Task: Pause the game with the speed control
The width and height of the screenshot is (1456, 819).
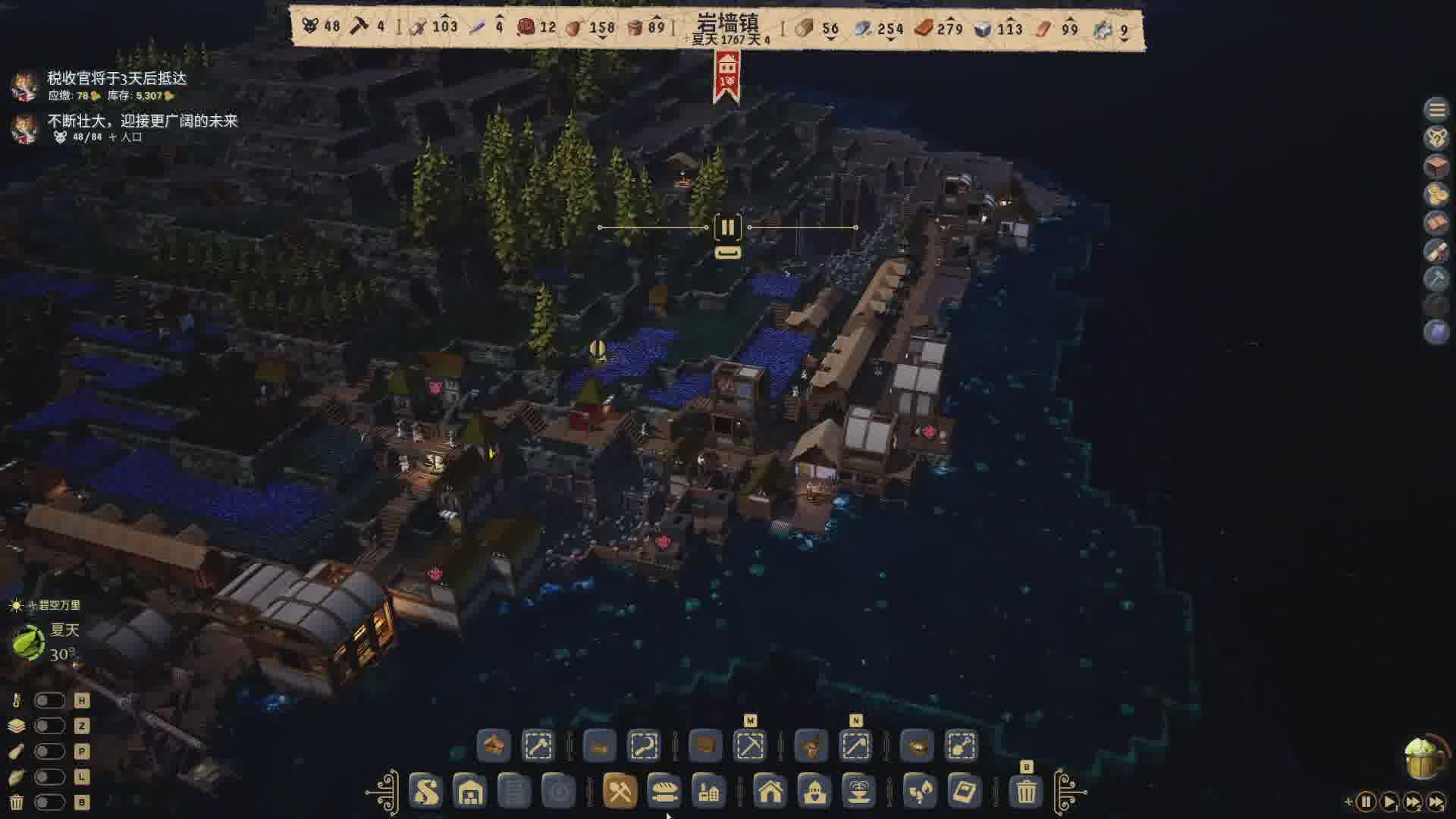Action: (x=1366, y=802)
